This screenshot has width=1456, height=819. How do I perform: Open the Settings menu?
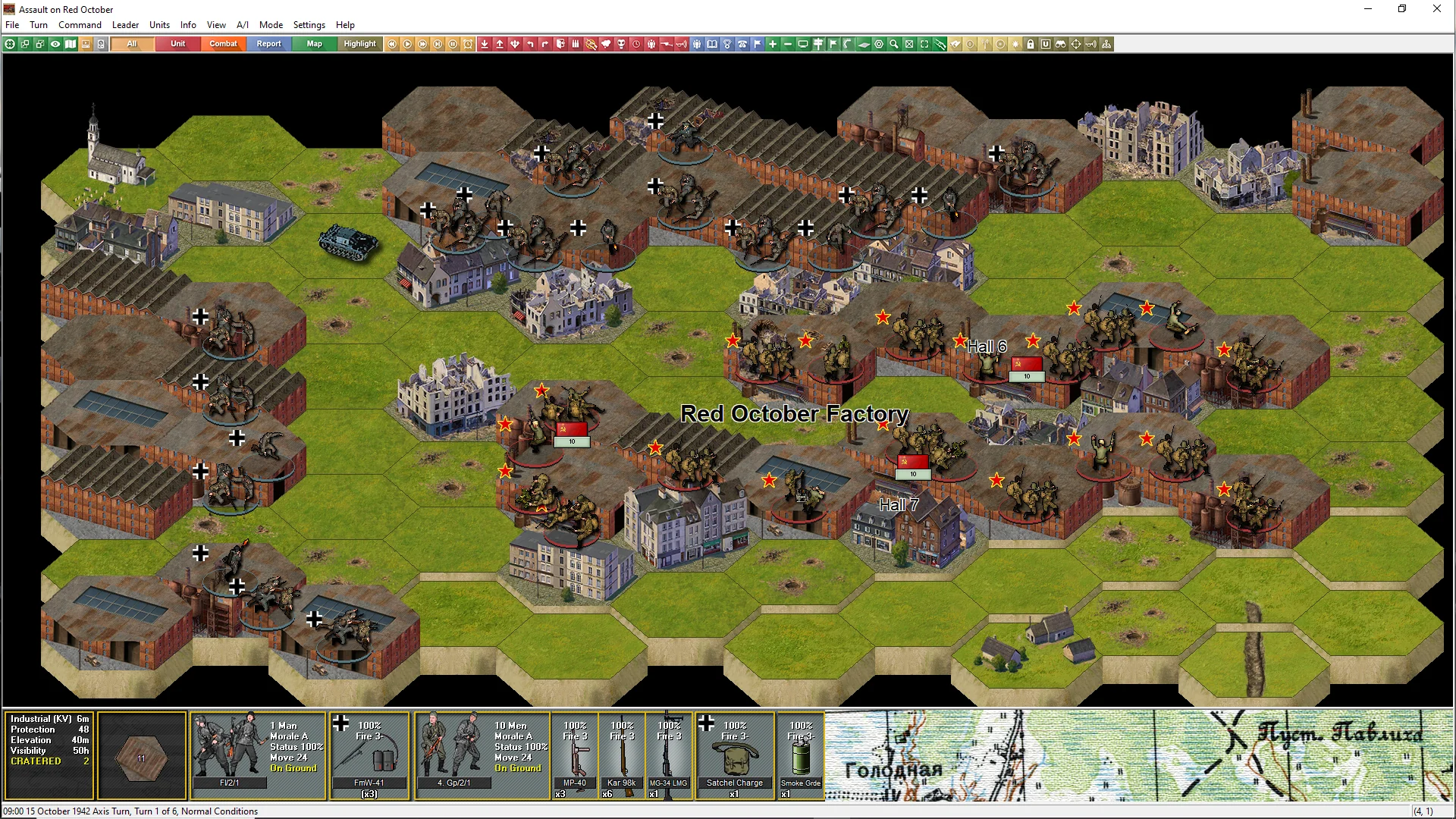pos(309,25)
